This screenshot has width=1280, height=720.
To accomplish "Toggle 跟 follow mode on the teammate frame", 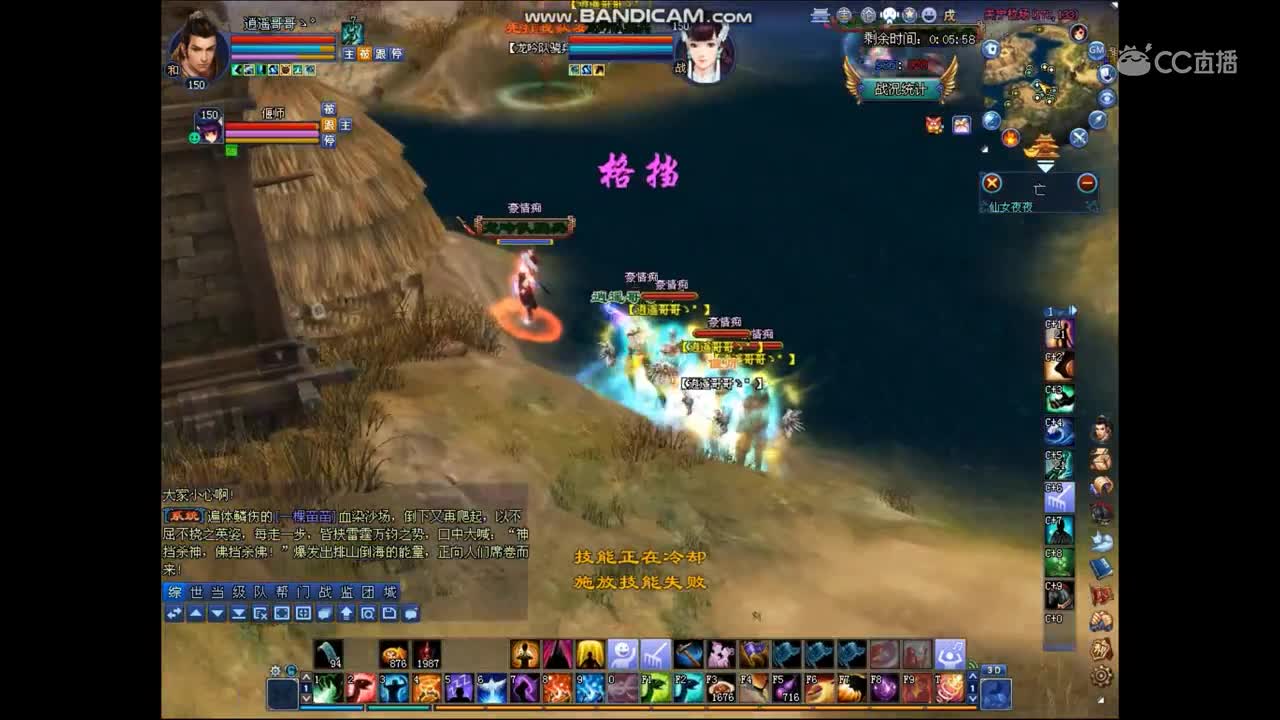I will pyautogui.click(x=328, y=125).
